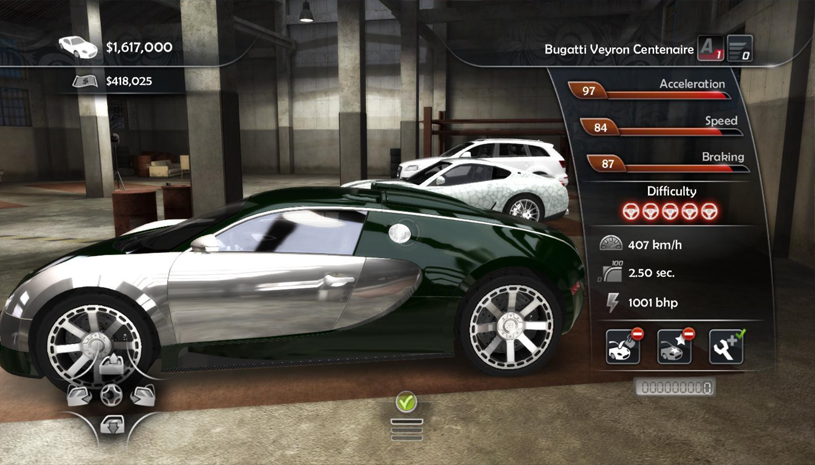This screenshot has height=465, width=815.
Task: Select the car paint bucket option
Action: coord(623,346)
